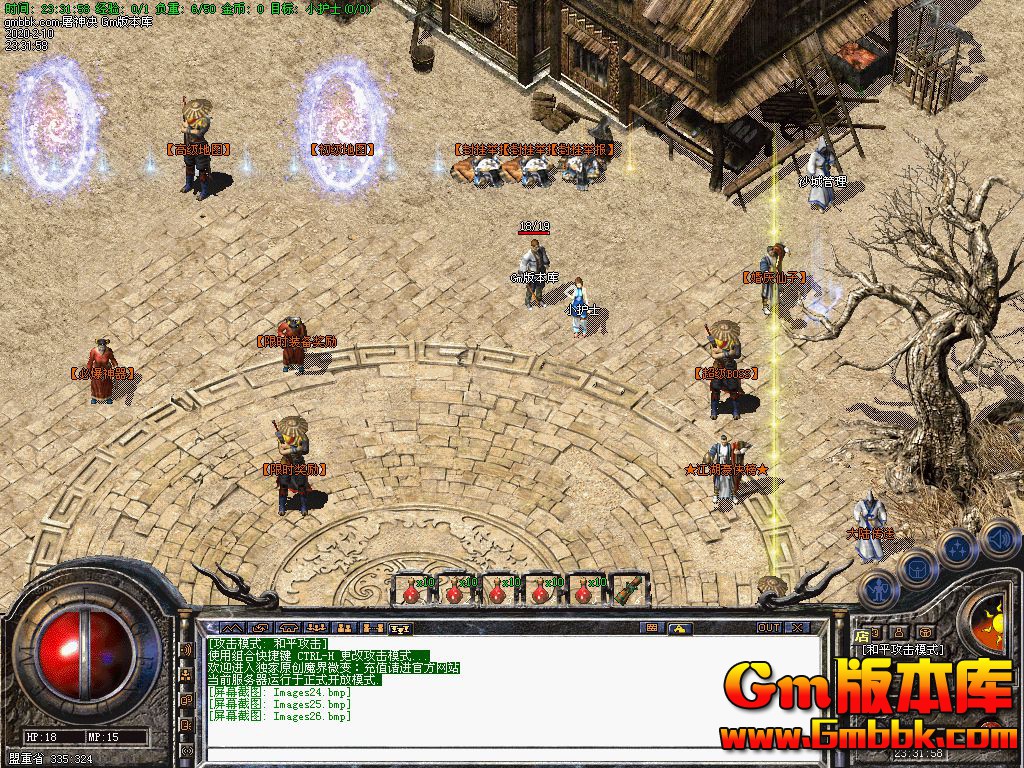Use the green scroll in the belt
The height and width of the screenshot is (768, 1024).
(627, 590)
